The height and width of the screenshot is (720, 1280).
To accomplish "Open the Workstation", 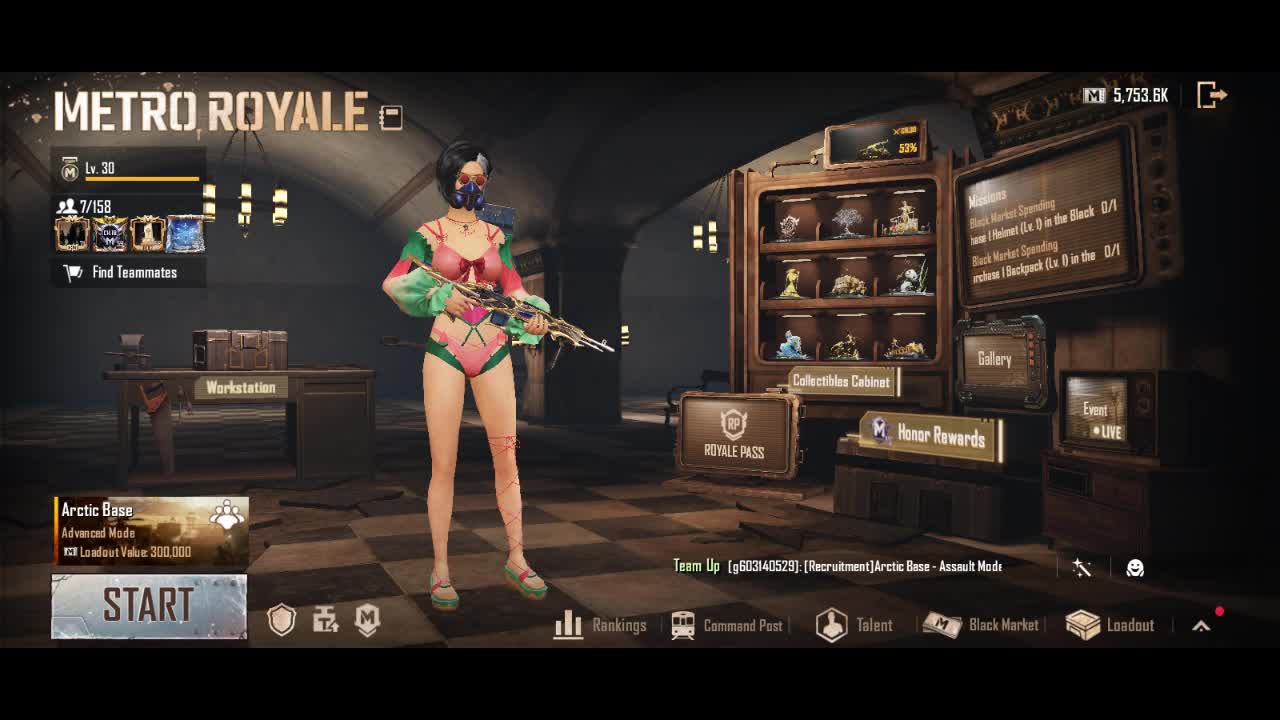I will 240,387.
